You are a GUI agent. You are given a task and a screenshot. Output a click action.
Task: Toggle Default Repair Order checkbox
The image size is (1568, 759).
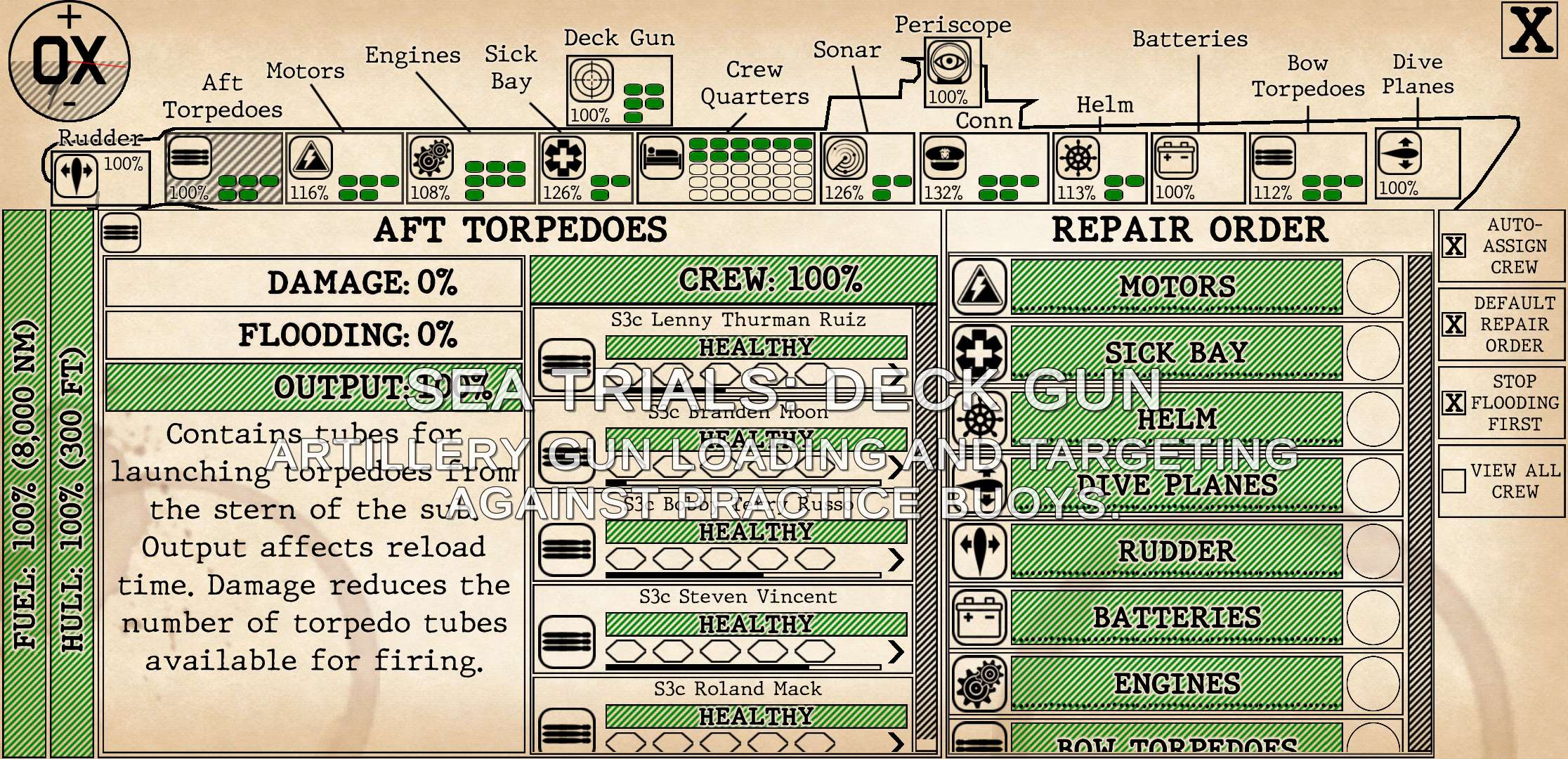1453,324
